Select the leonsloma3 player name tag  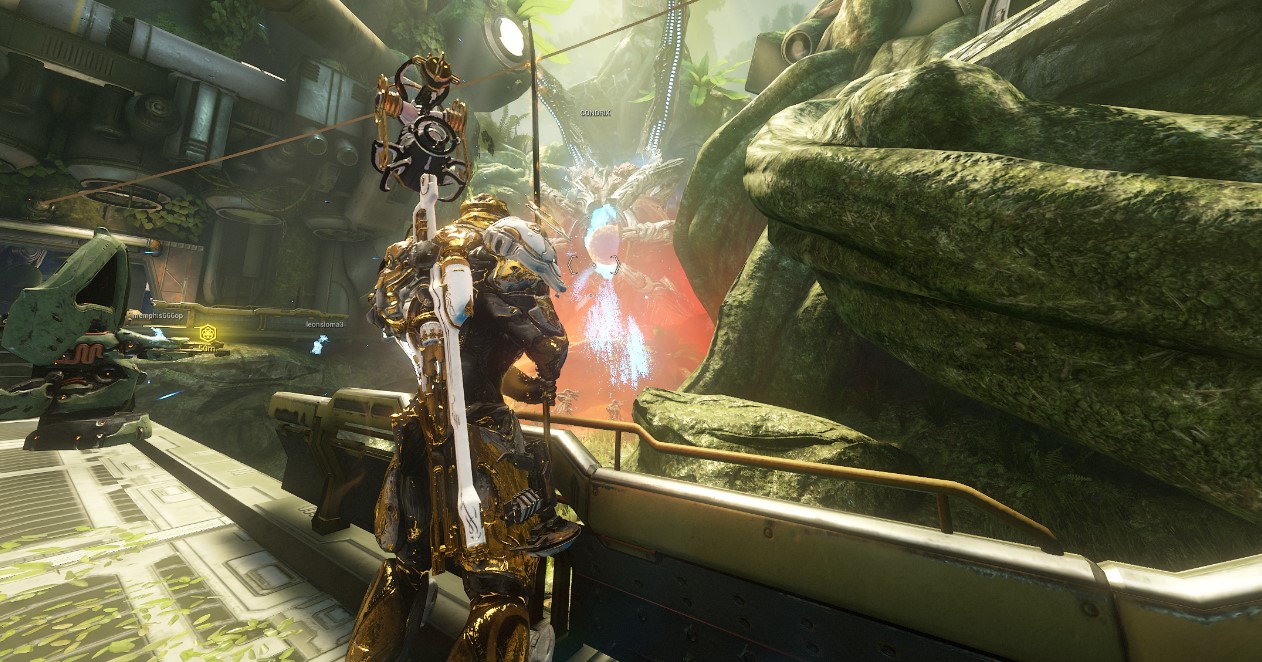point(325,324)
